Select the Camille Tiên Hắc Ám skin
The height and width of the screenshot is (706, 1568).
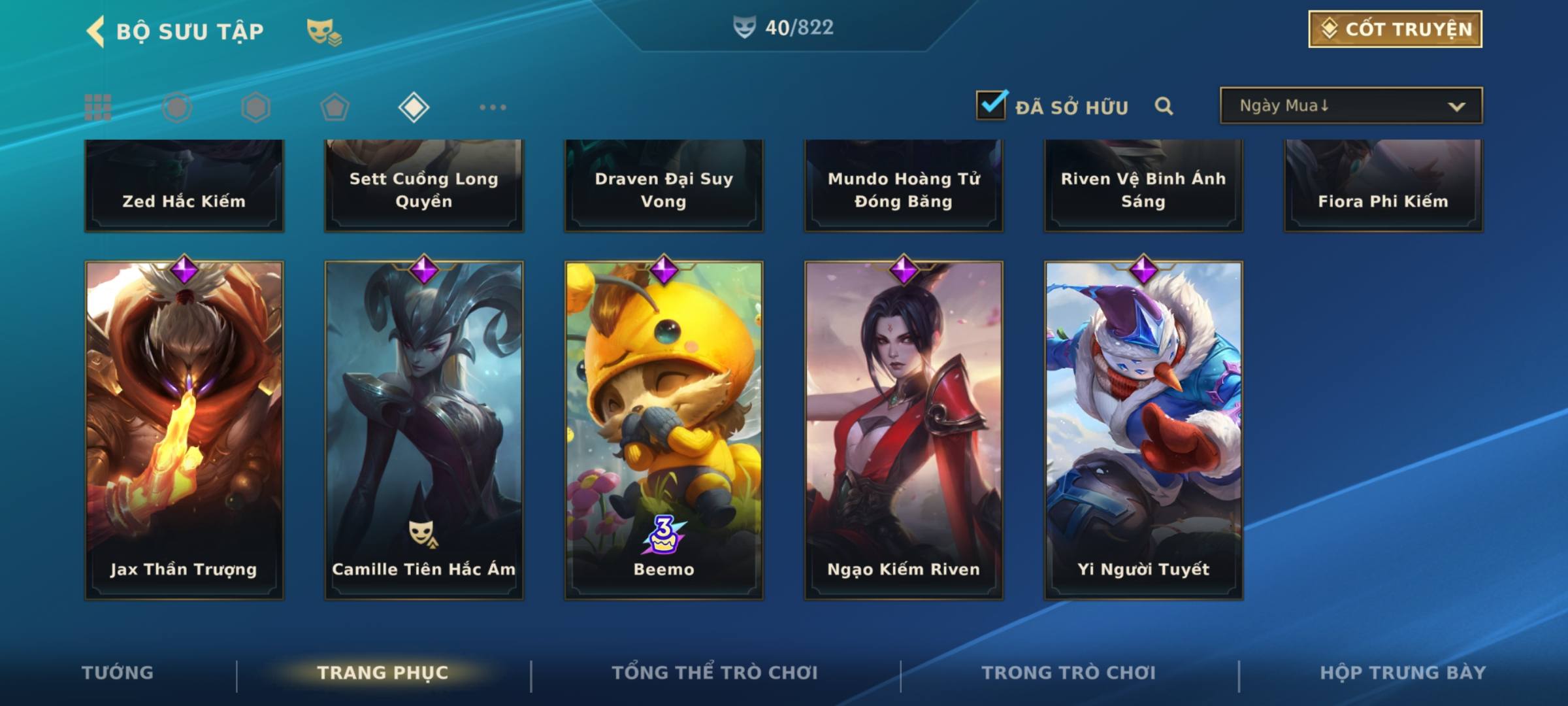tap(424, 430)
